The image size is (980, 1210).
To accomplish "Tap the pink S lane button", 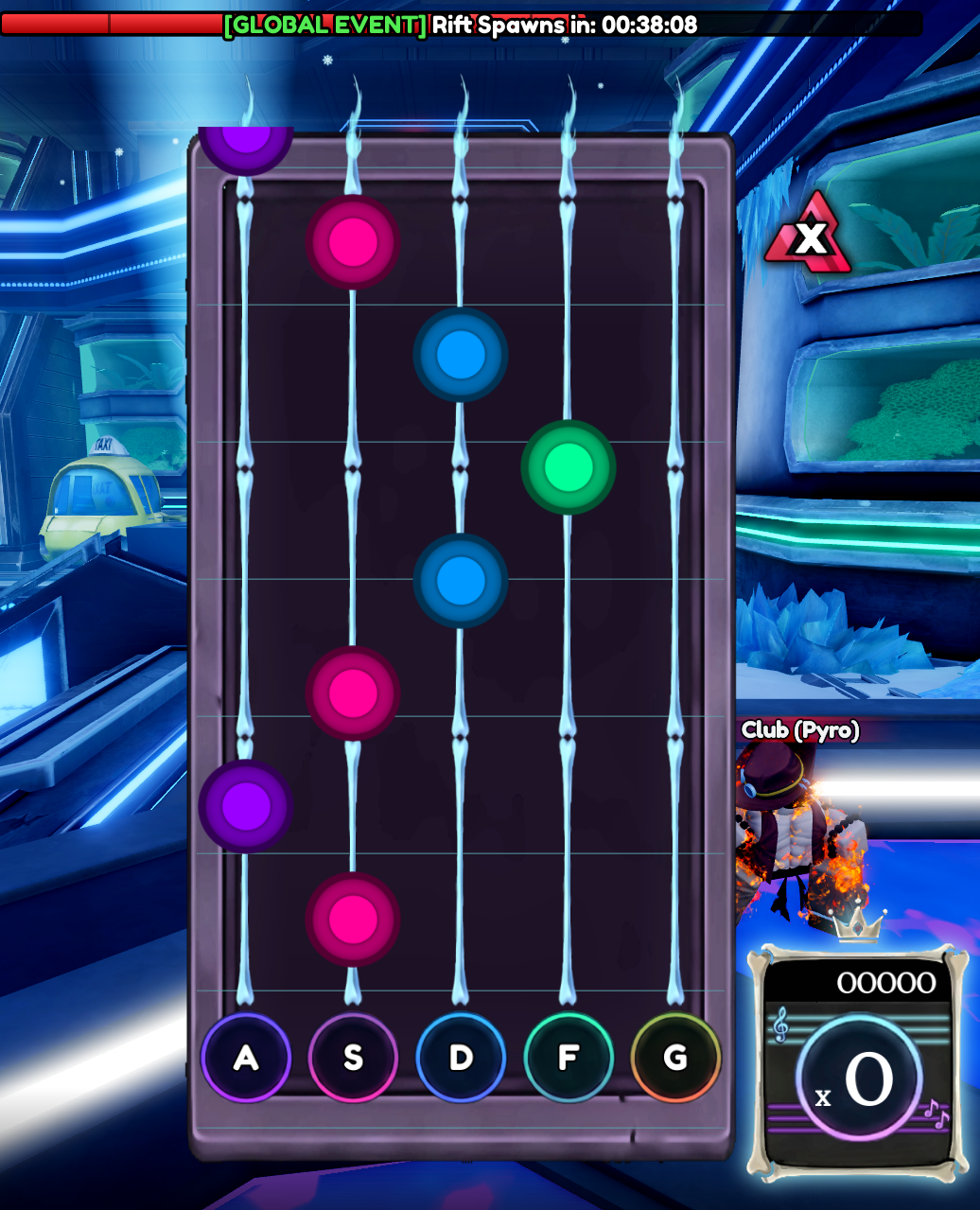I will pos(353,1057).
